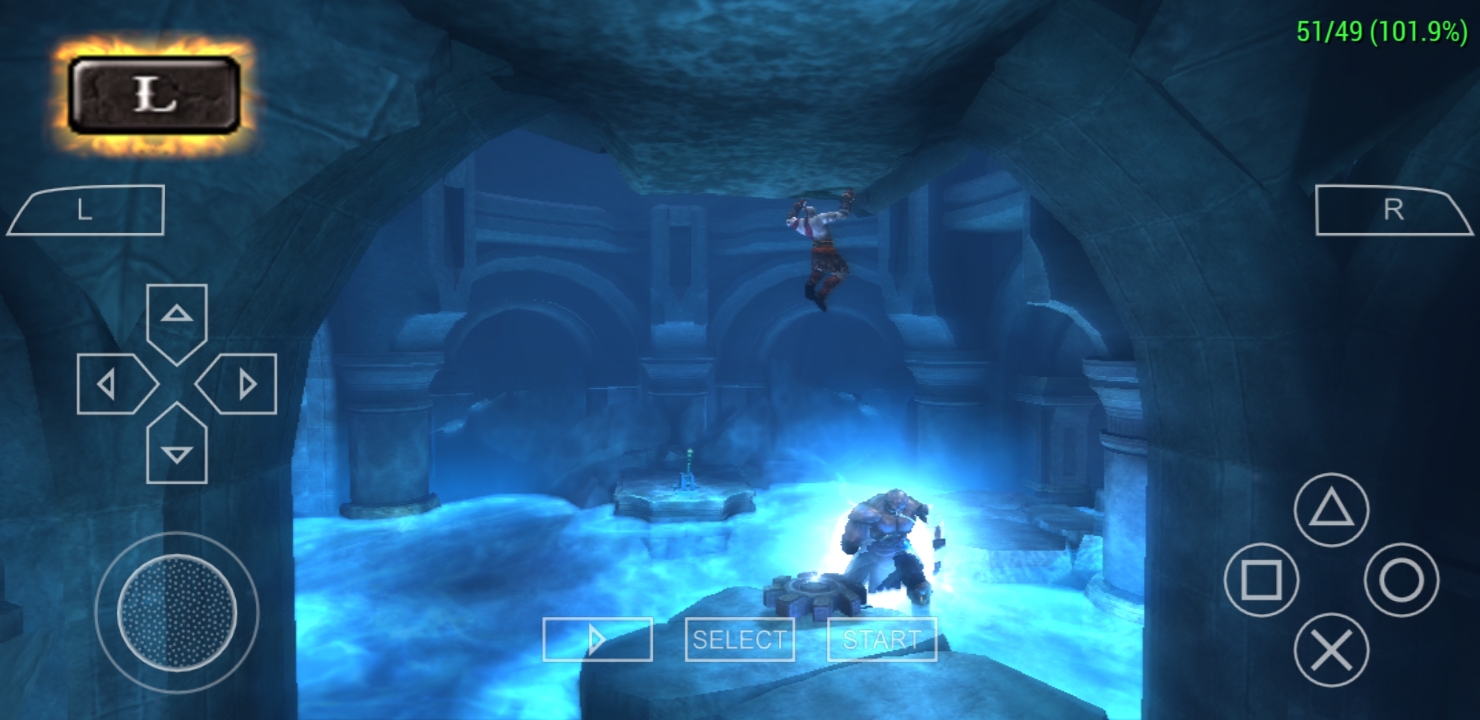Tap the START button
Viewport: 1480px width, 720px height.
click(x=882, y=640)
